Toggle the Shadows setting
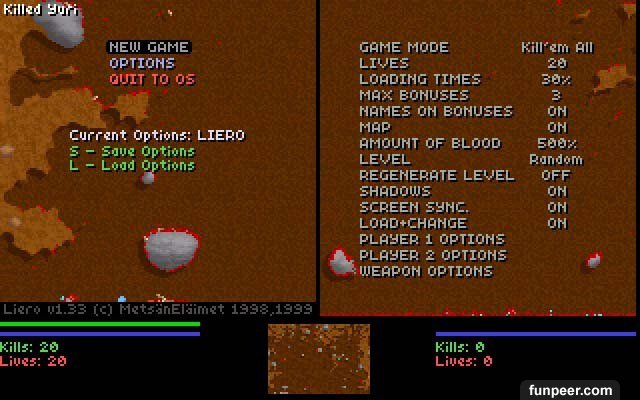The width and height of the screenshot is (640, 400). [394, 191]
